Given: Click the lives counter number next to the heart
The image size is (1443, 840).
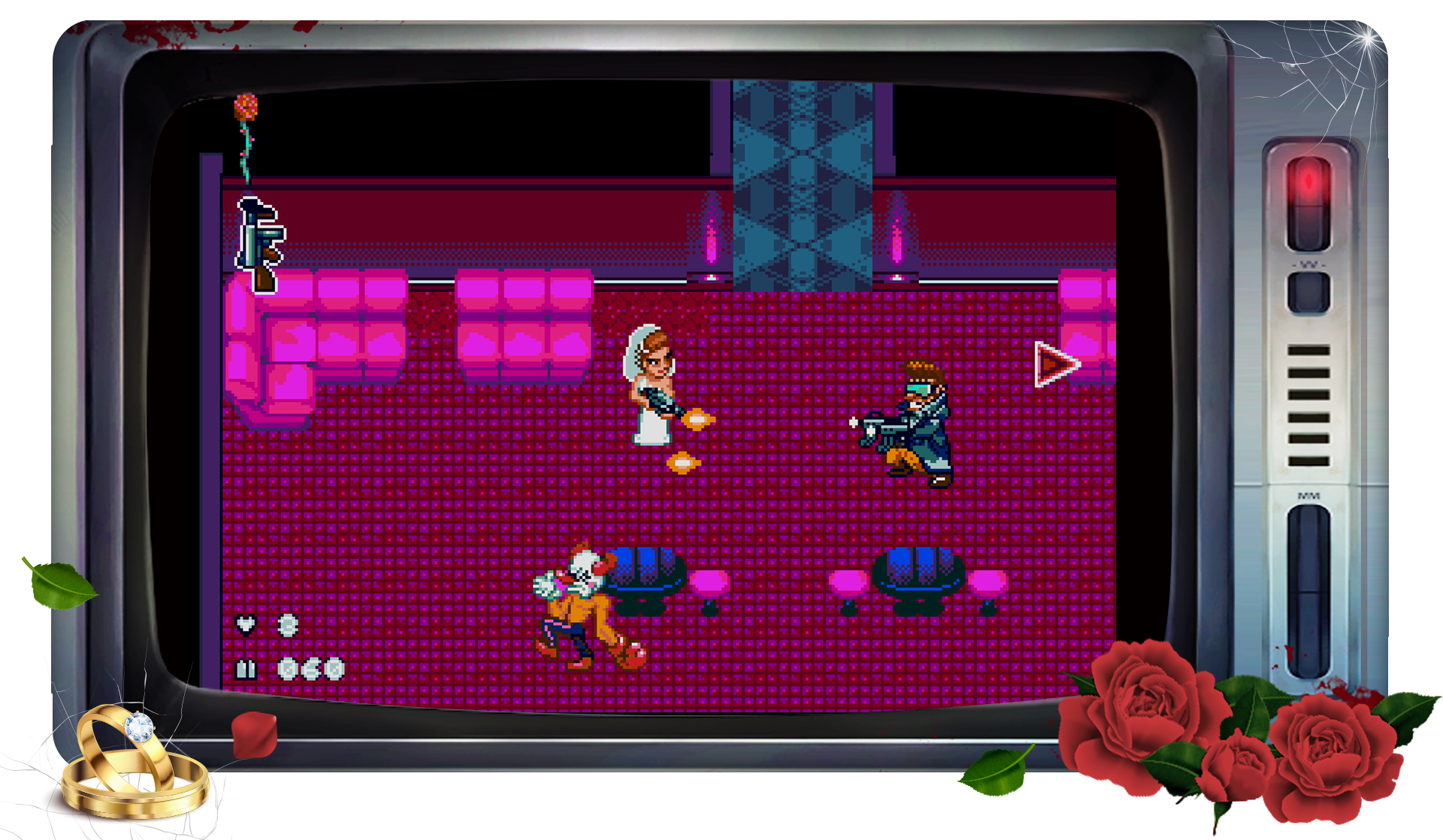Looking at the screenshot, I should (x=289, y=626).
